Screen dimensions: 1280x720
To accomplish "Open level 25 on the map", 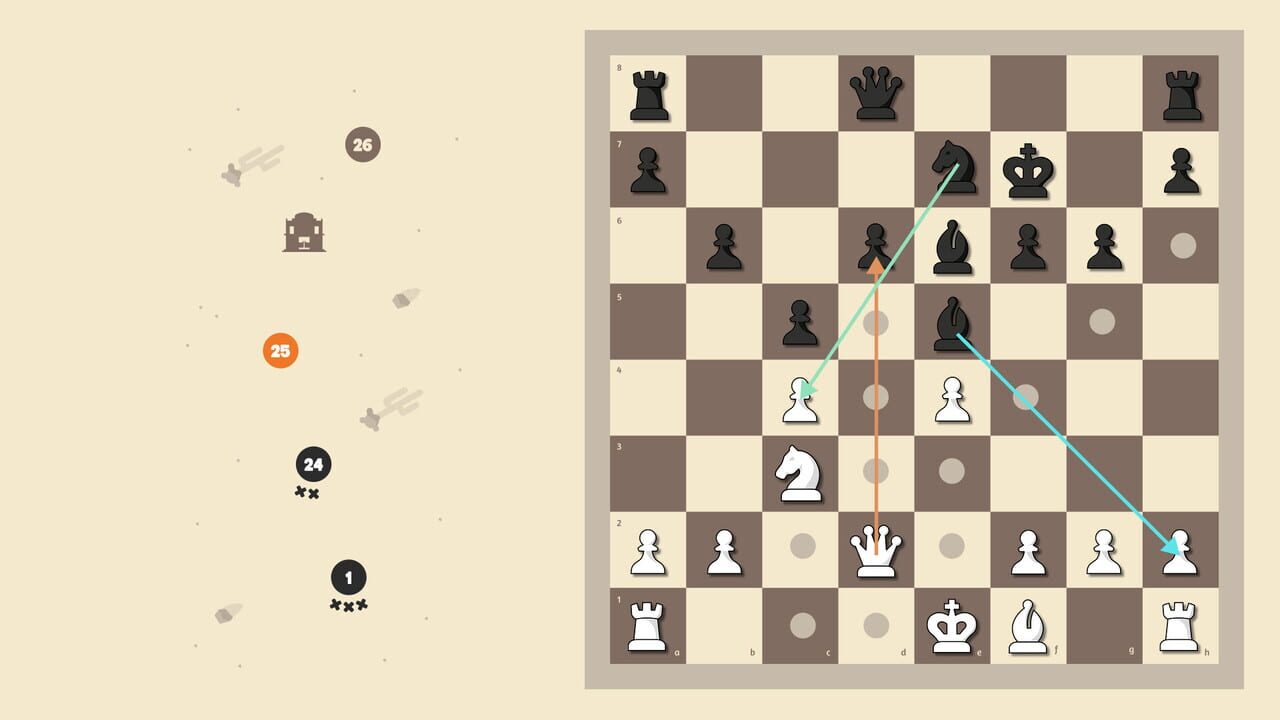I will (279, 352).
